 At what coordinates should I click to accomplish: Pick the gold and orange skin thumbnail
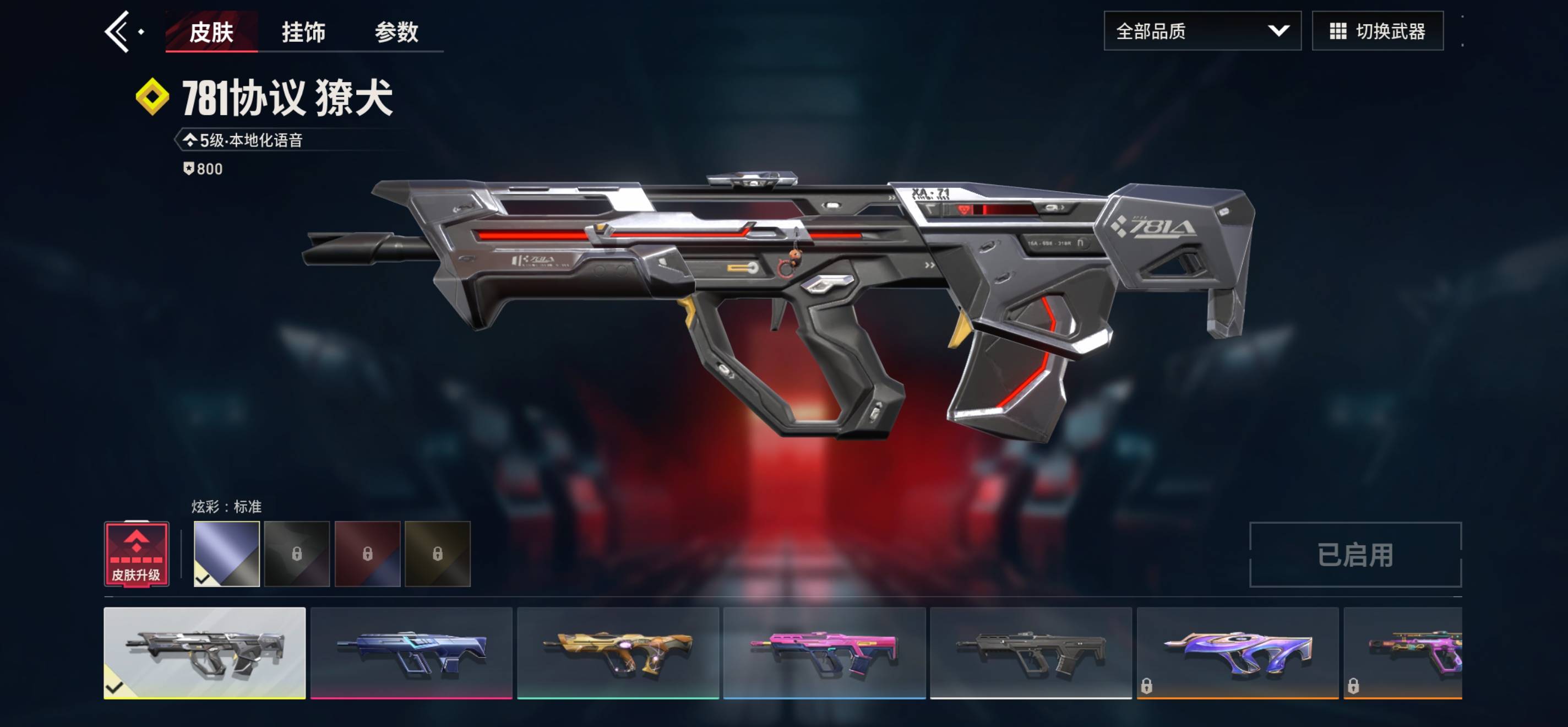(618, 653)
